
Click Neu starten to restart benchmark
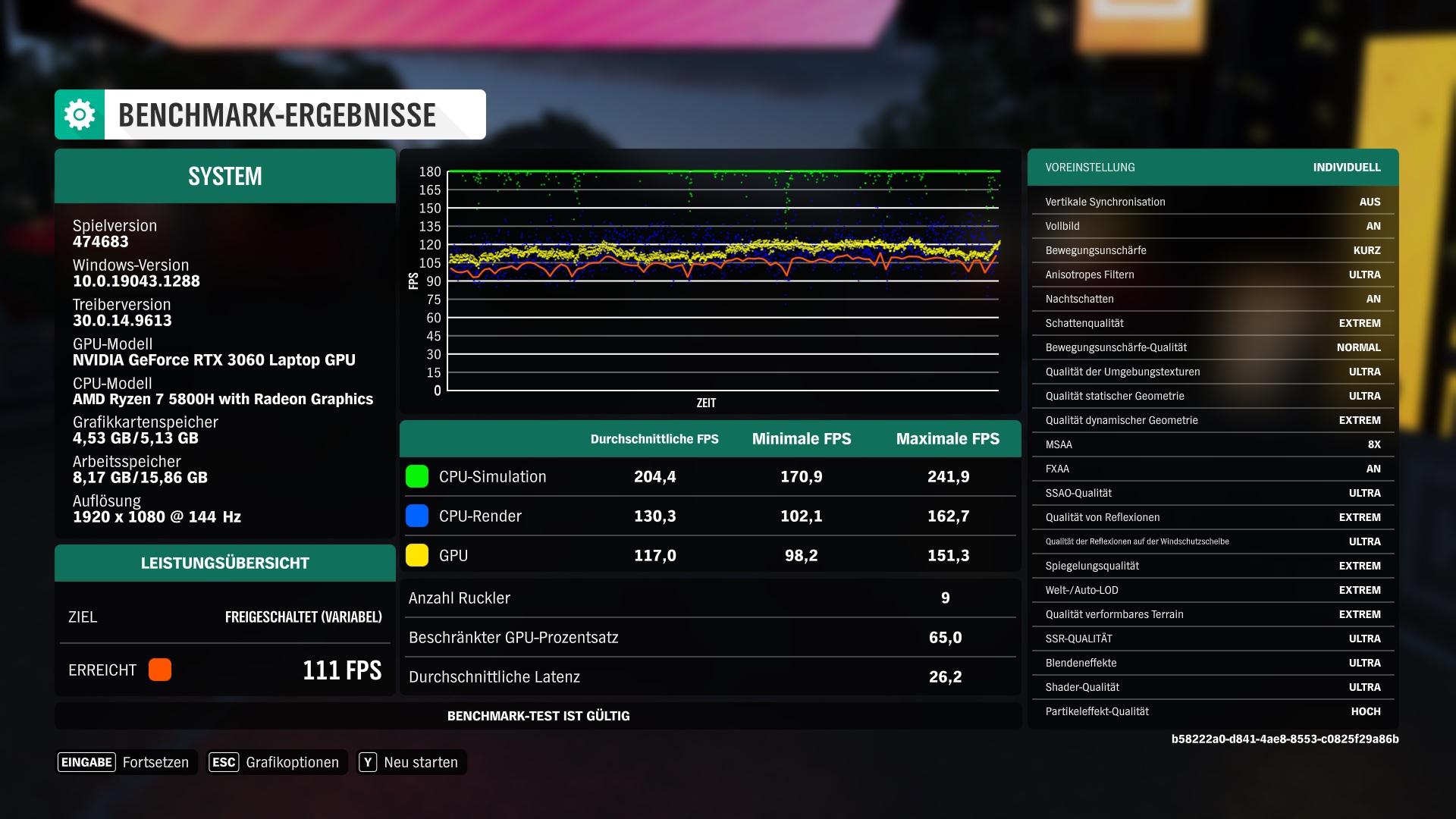[x=419, y=762]
